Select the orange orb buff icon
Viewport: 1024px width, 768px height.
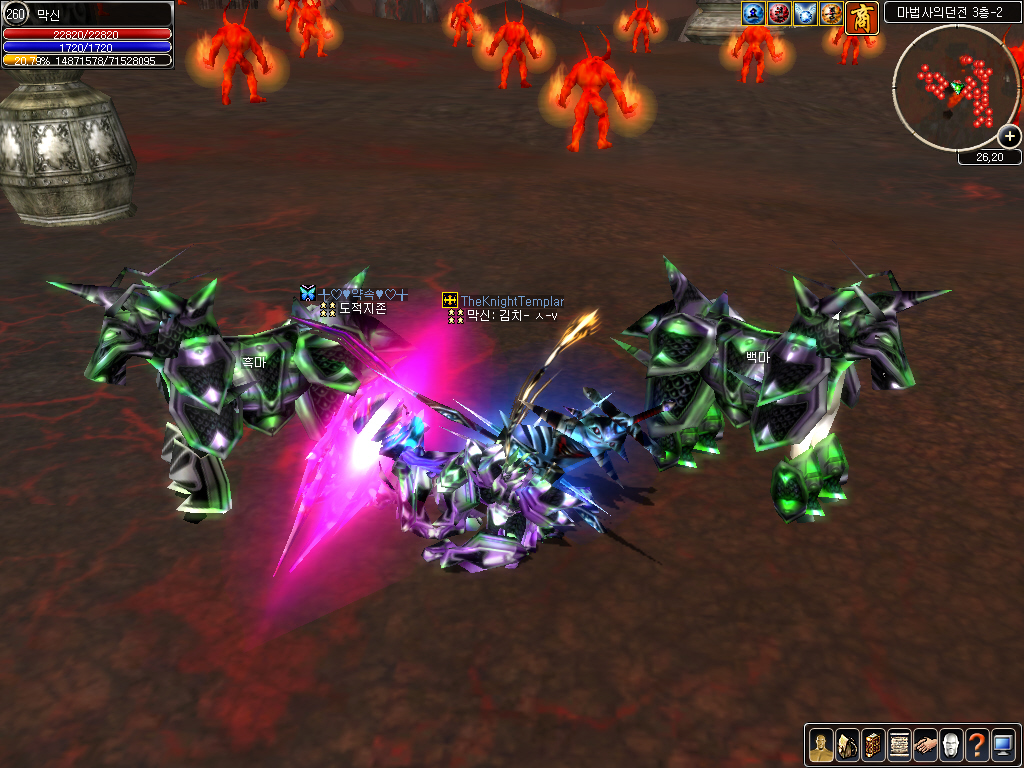(831, 14)
